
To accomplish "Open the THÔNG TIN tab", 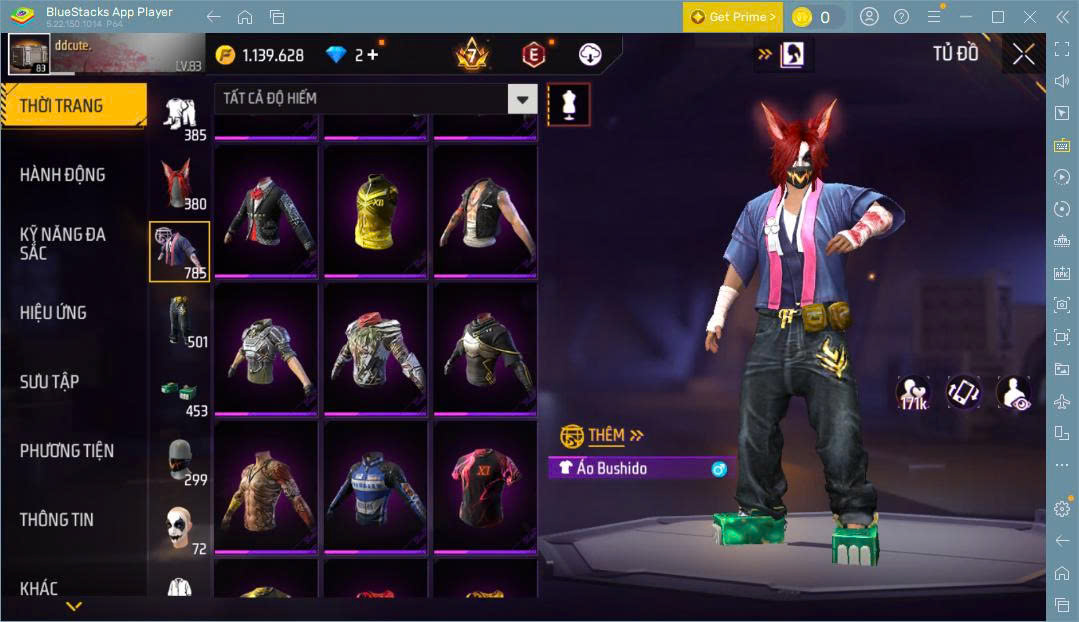I will [x=57, y=520].
